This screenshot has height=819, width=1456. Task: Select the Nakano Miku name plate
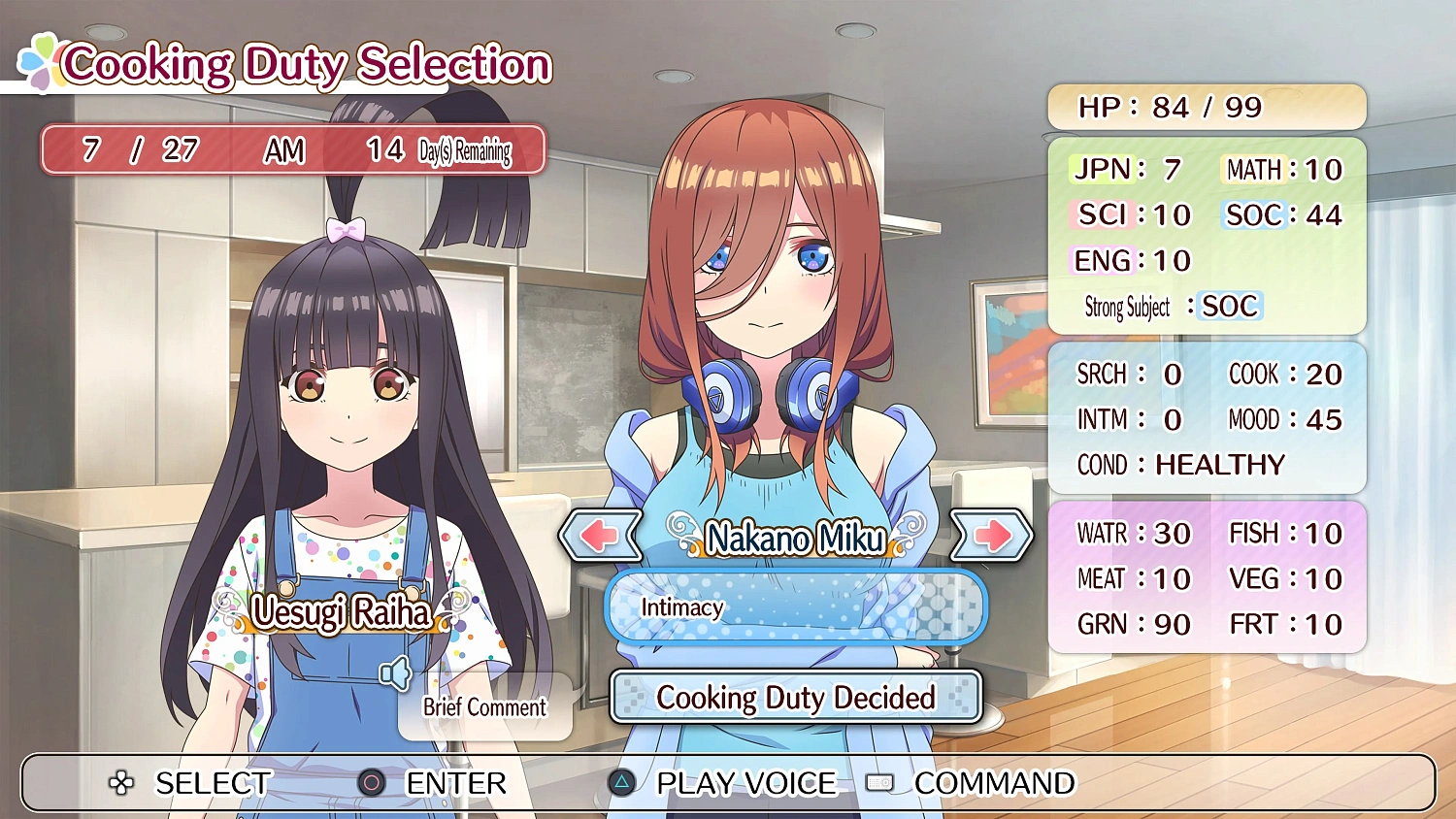click(794, 539)
